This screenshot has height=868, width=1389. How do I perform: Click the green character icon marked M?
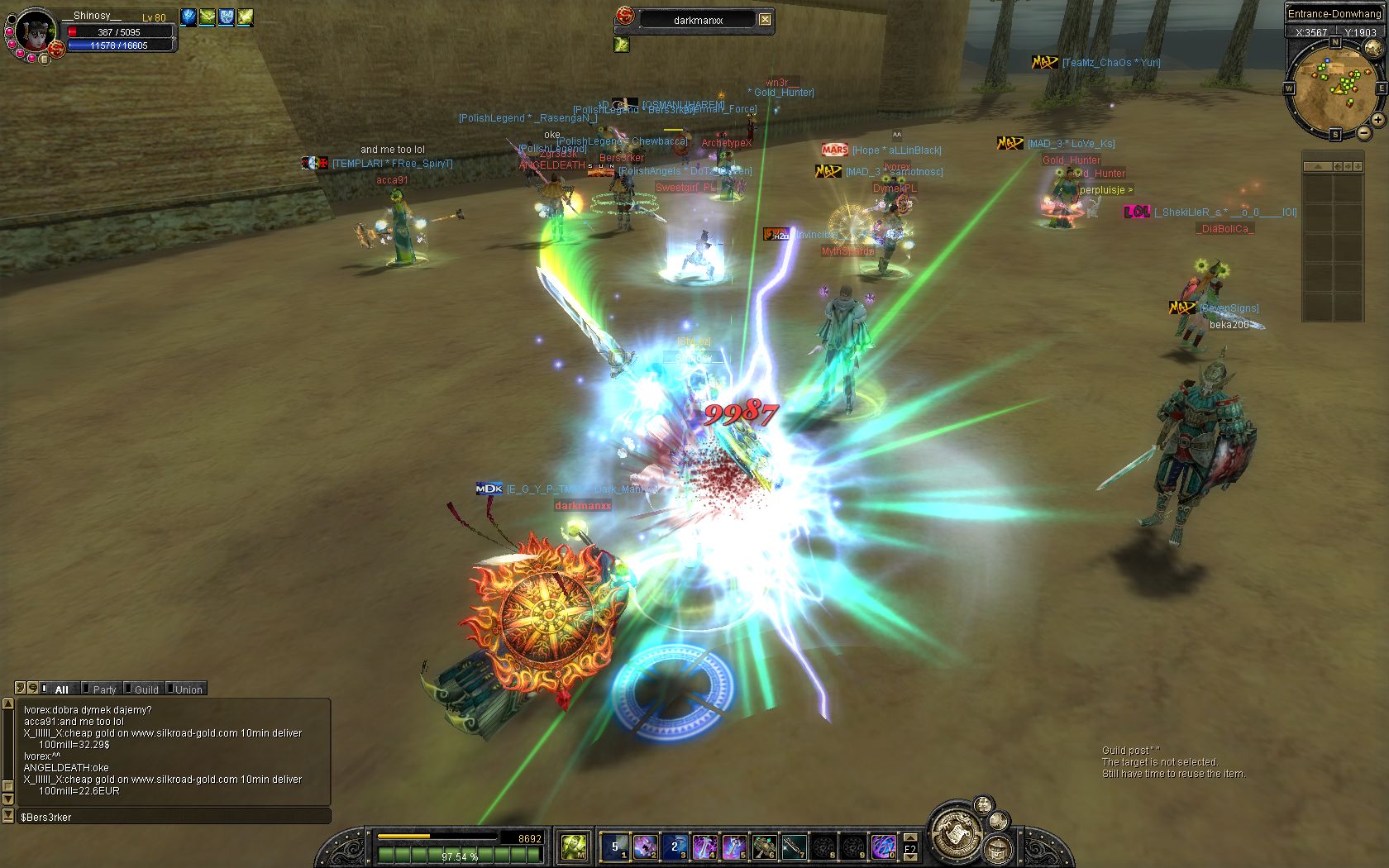(574, 847)
